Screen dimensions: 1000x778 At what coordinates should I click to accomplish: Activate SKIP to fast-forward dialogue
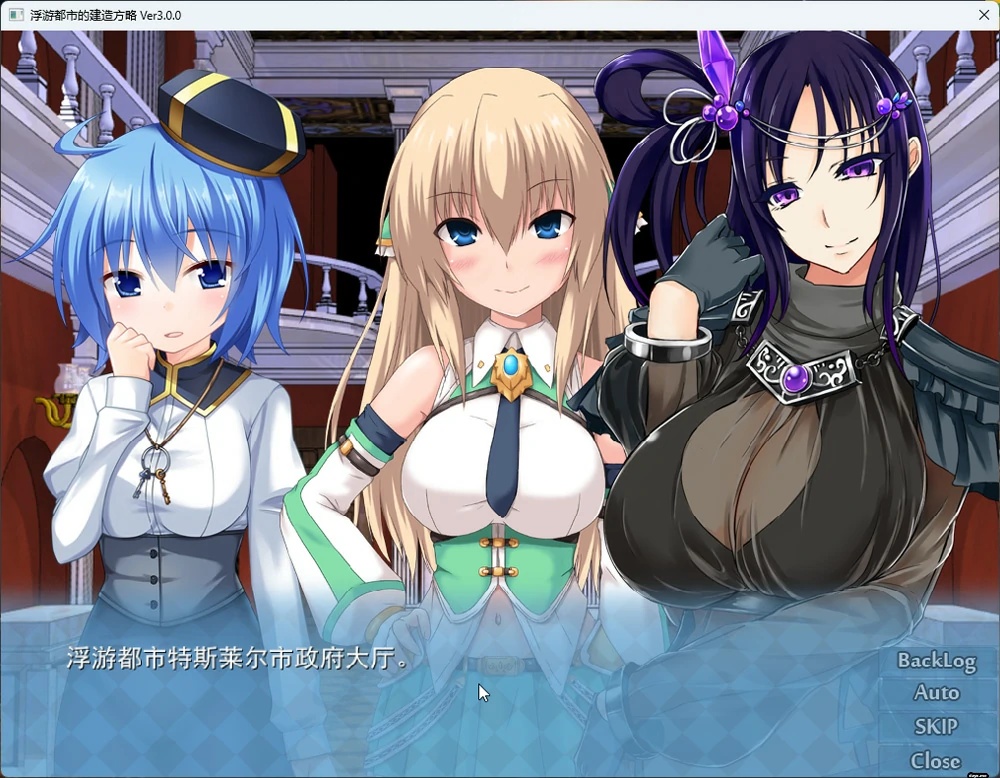(935, 726)
